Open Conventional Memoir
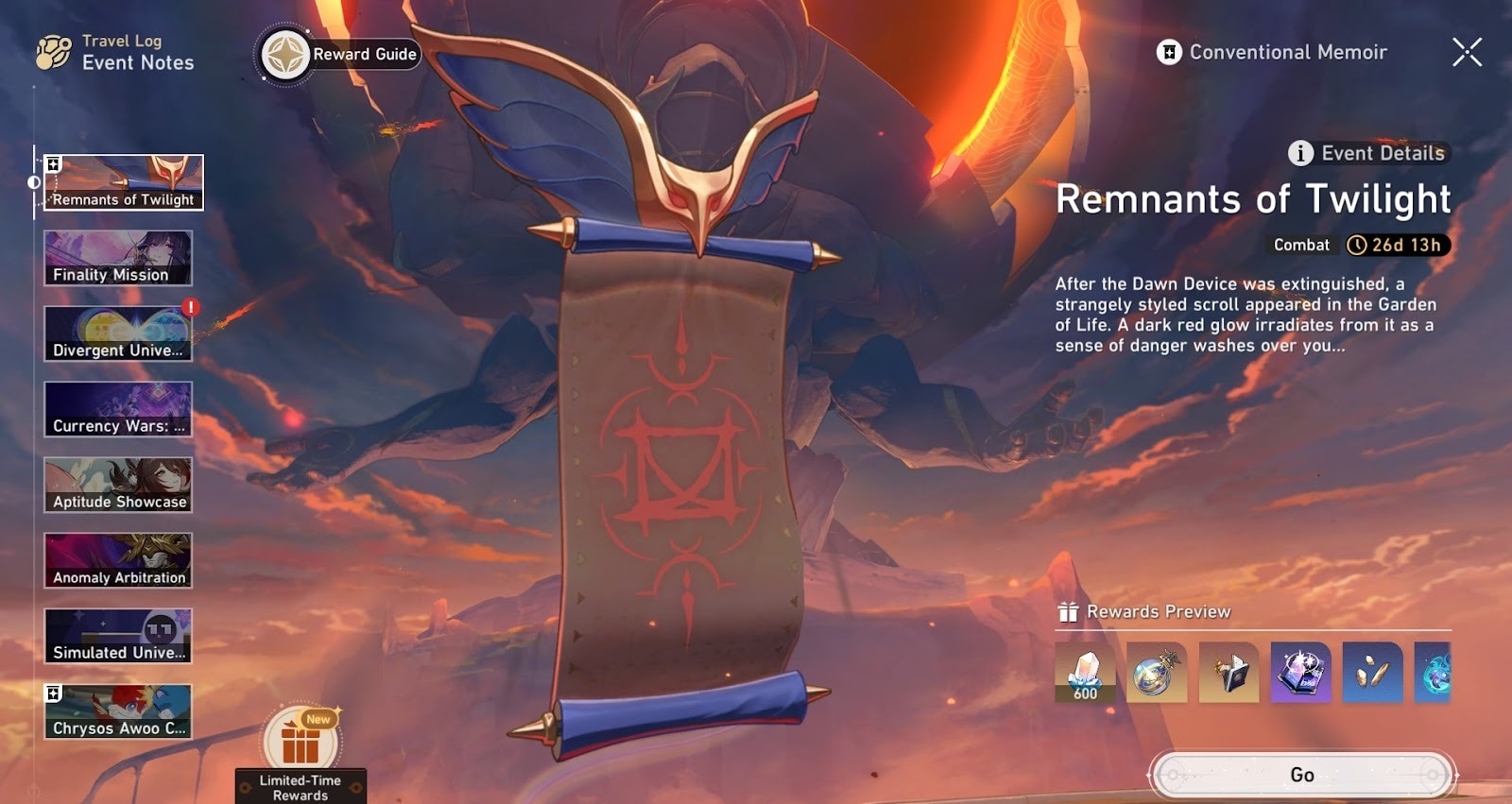1512x804 pixels. 1272,53
